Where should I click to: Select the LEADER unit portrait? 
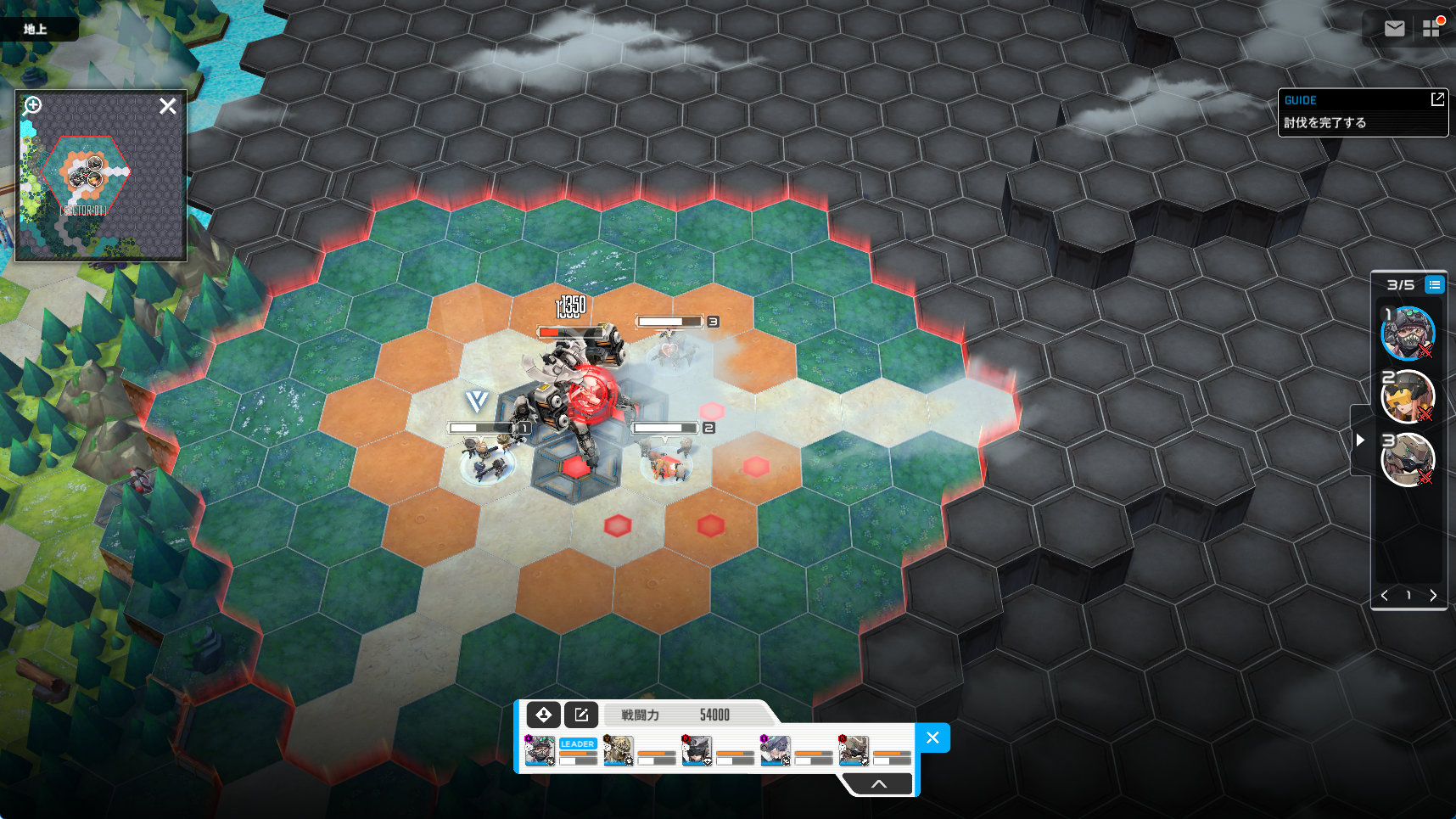pyautogui.click(x=540, y=750)
